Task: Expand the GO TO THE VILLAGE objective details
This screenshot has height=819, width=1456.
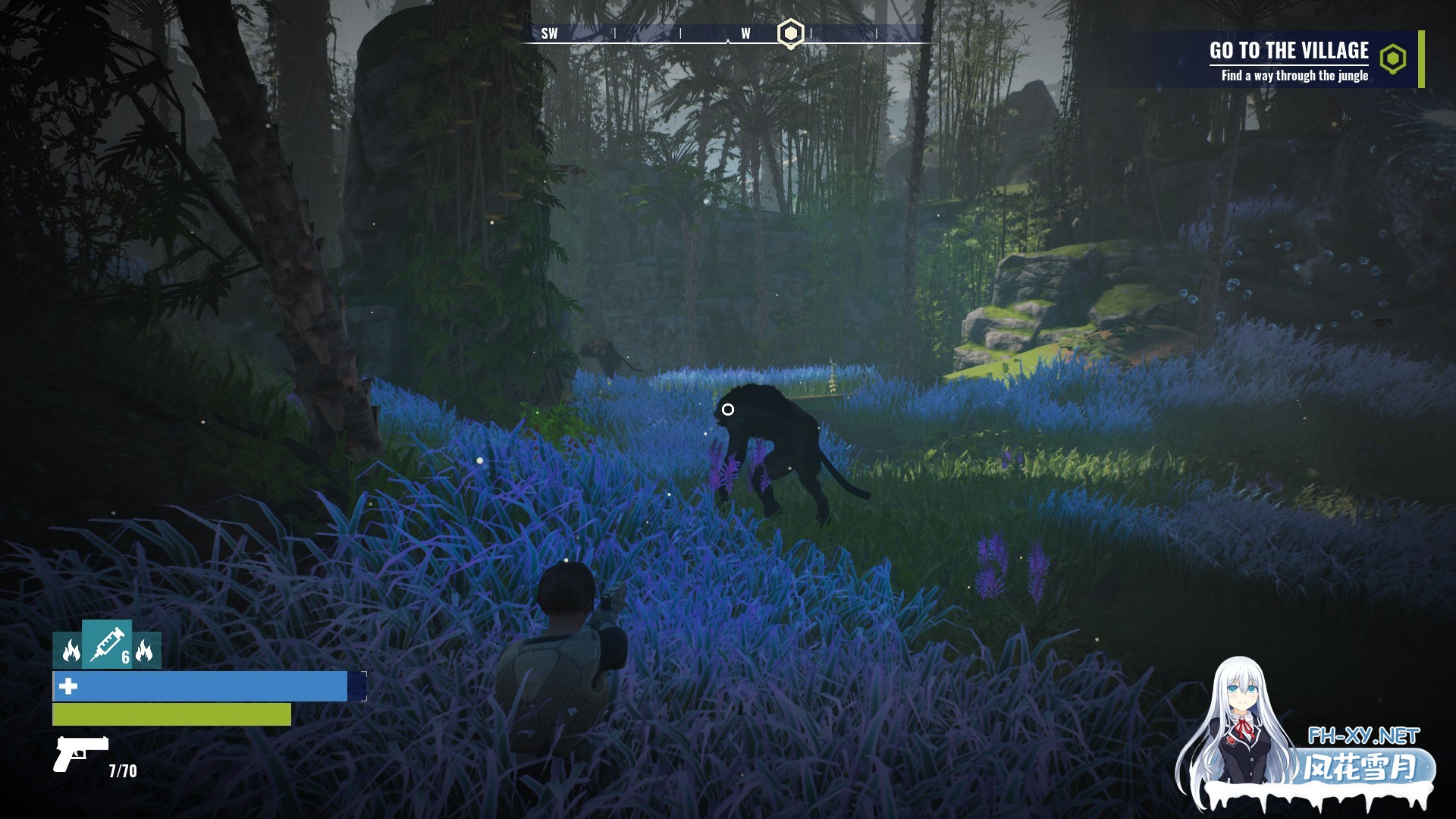Action: tap(1289, 52)
